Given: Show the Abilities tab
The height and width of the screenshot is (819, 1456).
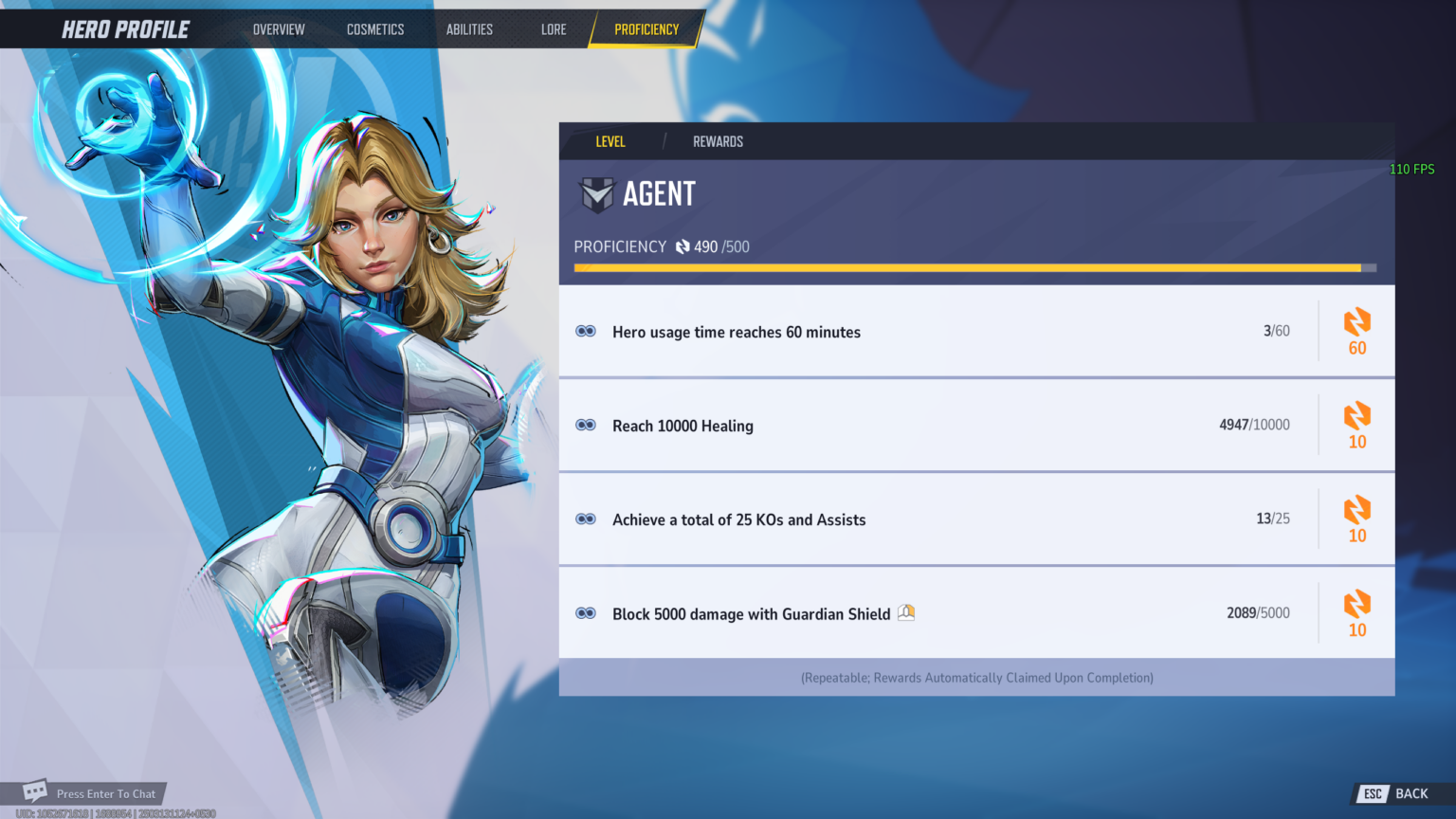Looking at the screenshot, I should coord(469,29).
